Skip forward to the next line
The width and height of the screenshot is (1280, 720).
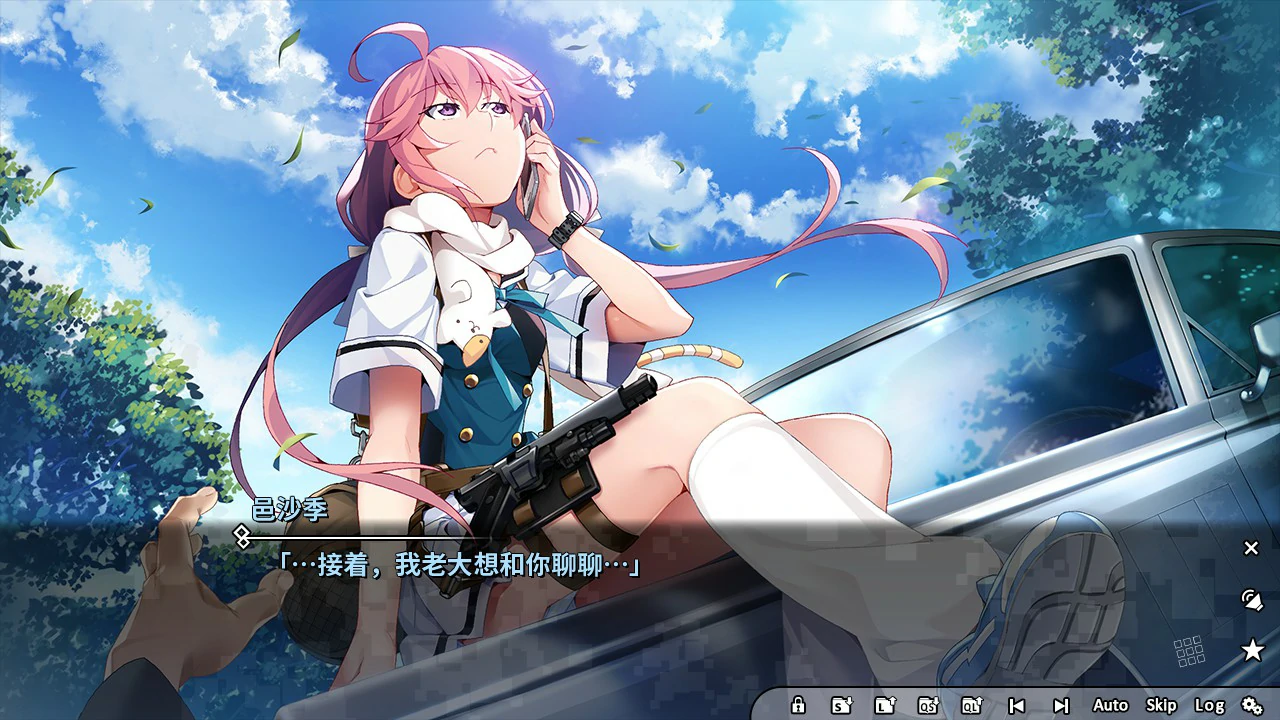point(1063,705)
